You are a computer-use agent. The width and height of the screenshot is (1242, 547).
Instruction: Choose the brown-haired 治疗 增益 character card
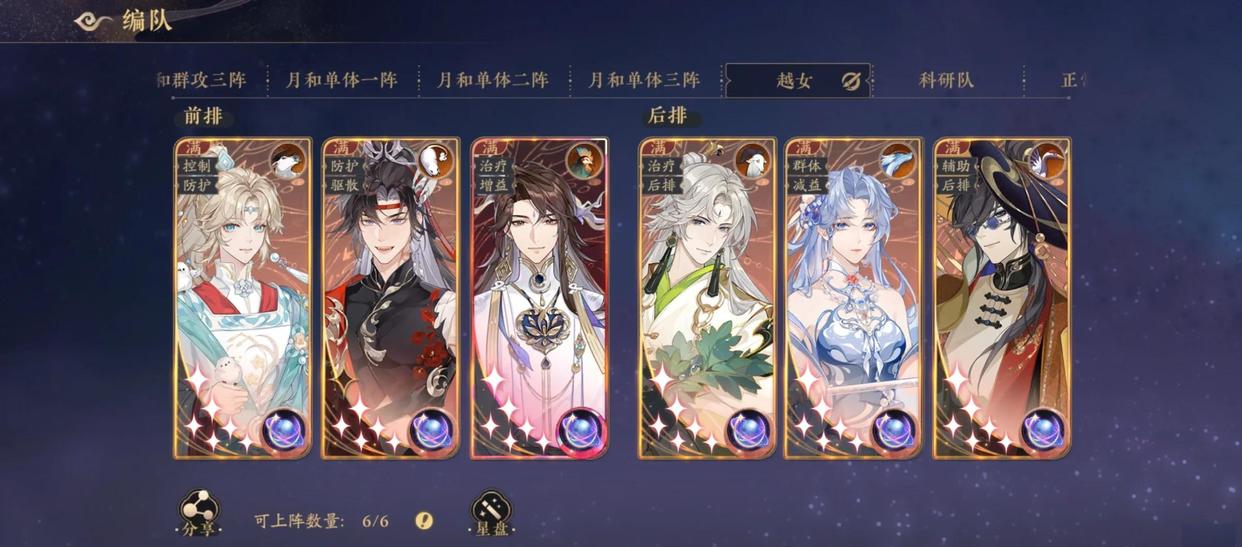click(540, 298)
